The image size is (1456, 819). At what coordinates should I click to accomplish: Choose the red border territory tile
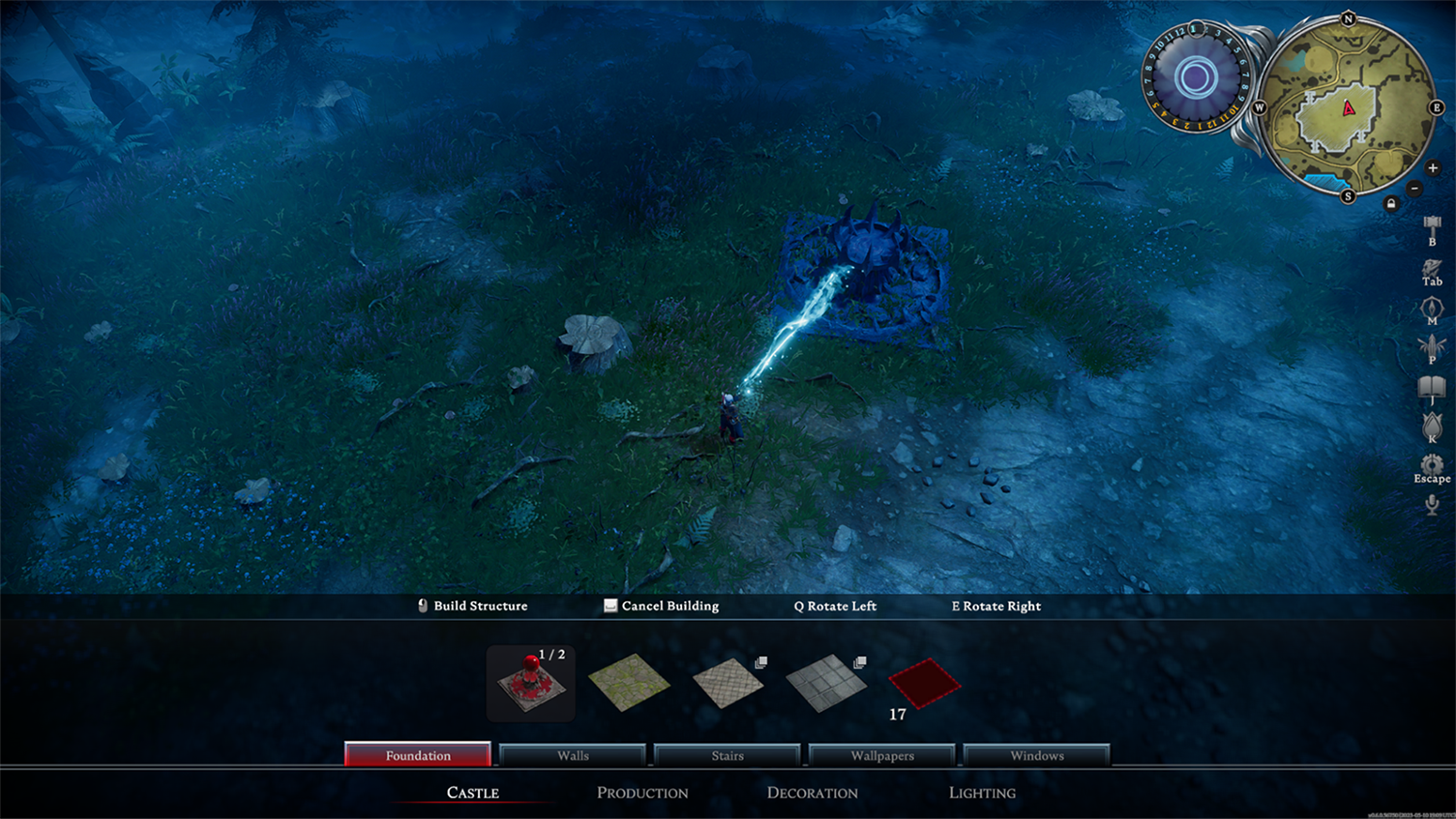click(924, 682)
